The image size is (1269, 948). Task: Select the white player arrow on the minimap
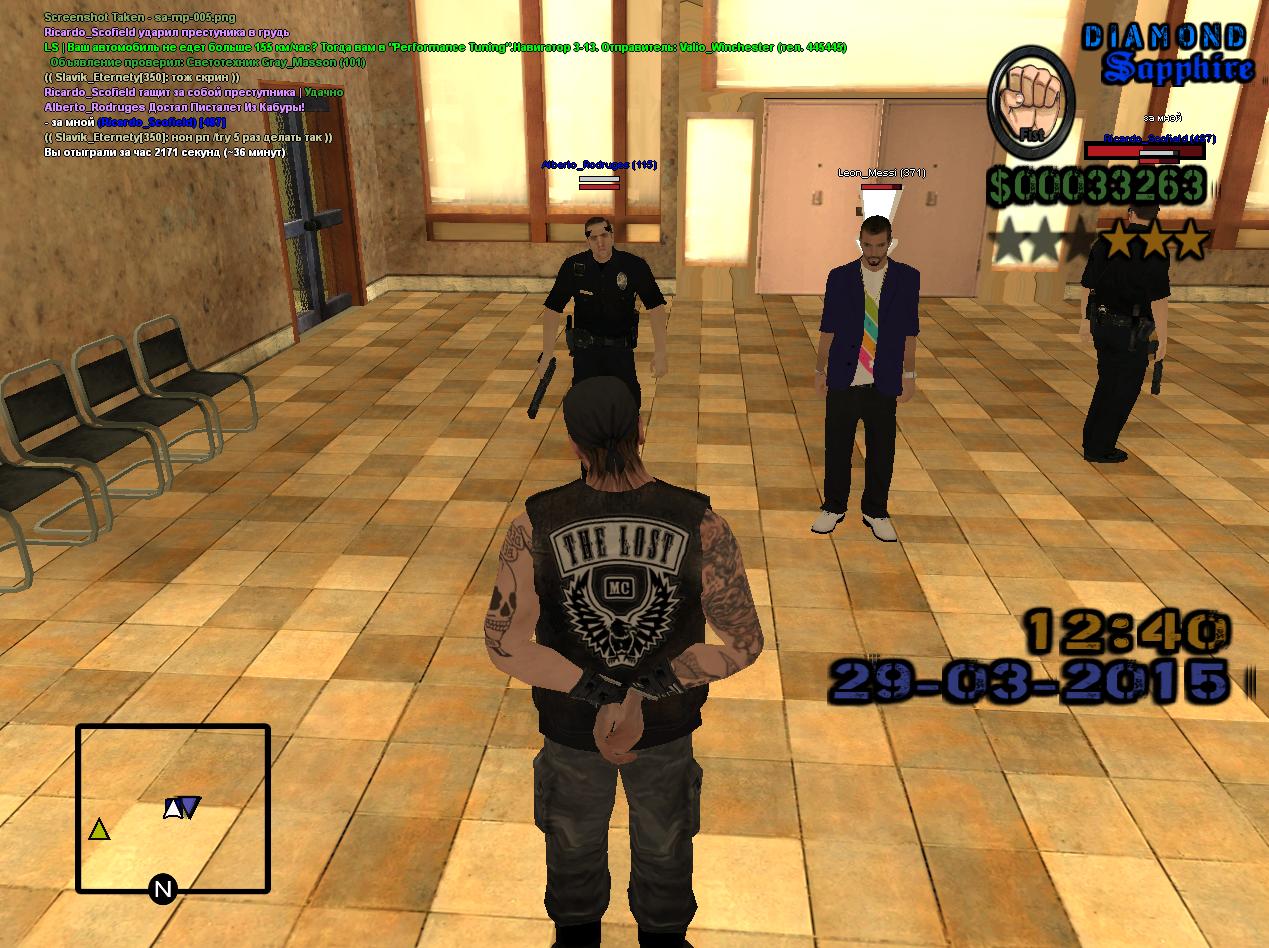tap(173, 808)
